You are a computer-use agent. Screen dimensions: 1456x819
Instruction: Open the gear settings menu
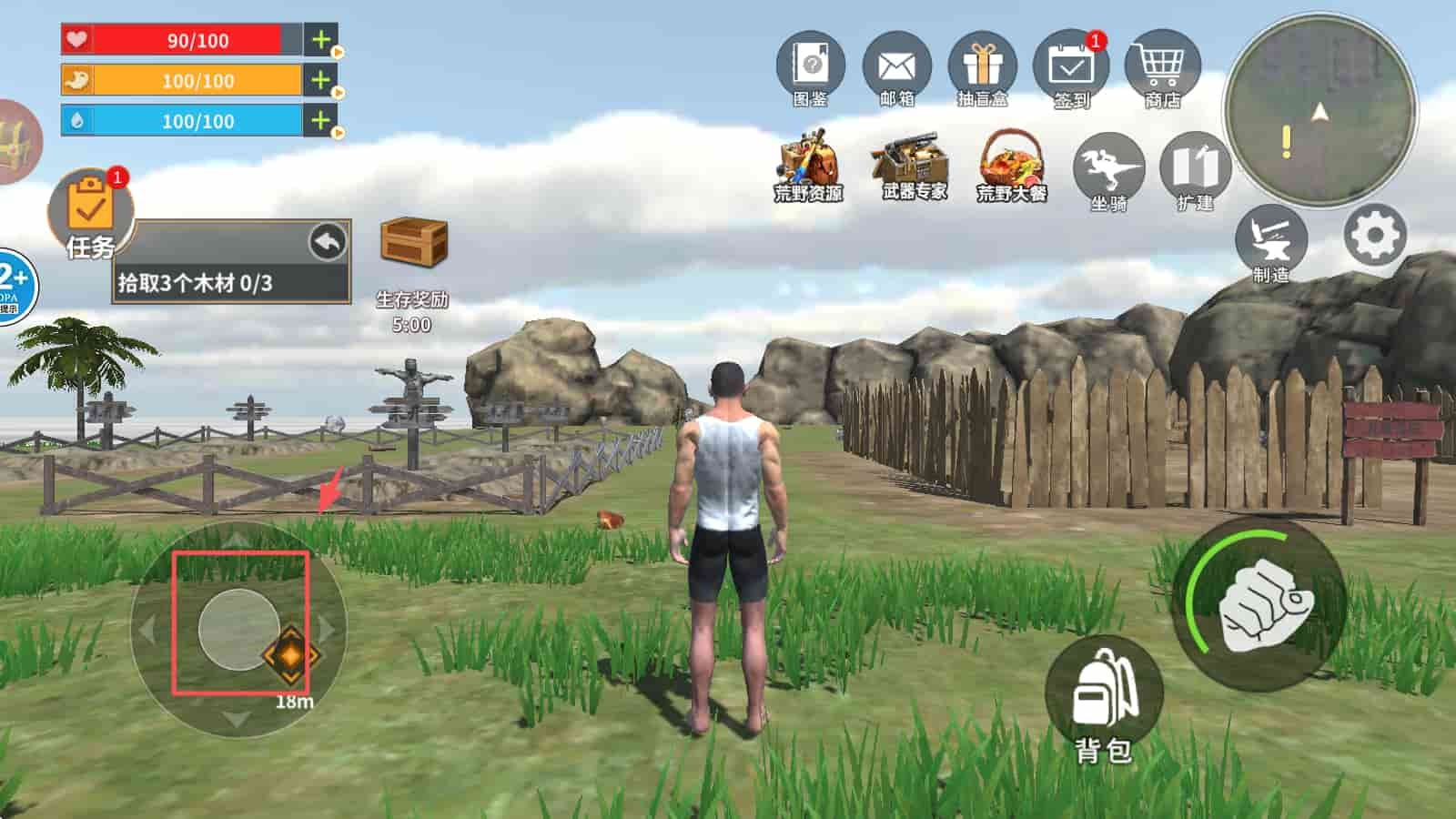pyautogui.click(x=1374, y=236)
